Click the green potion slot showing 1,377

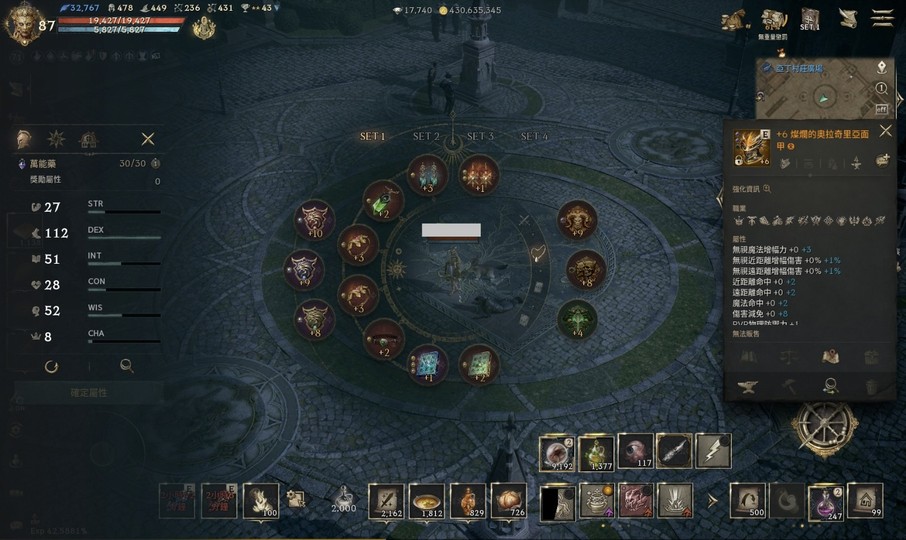tap(597, 452)
